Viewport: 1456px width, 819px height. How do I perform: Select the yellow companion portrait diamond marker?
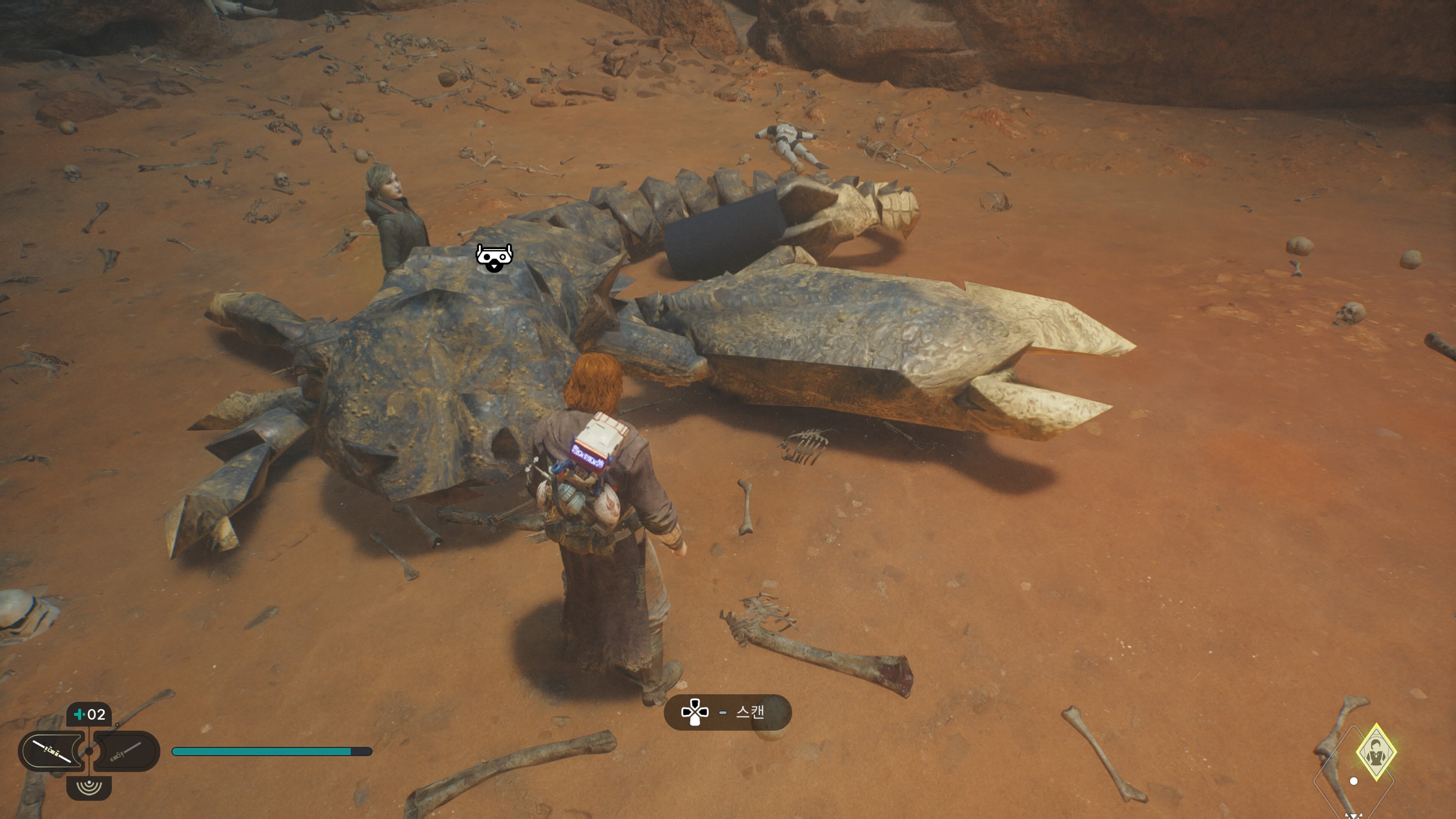pos(1376,752)
